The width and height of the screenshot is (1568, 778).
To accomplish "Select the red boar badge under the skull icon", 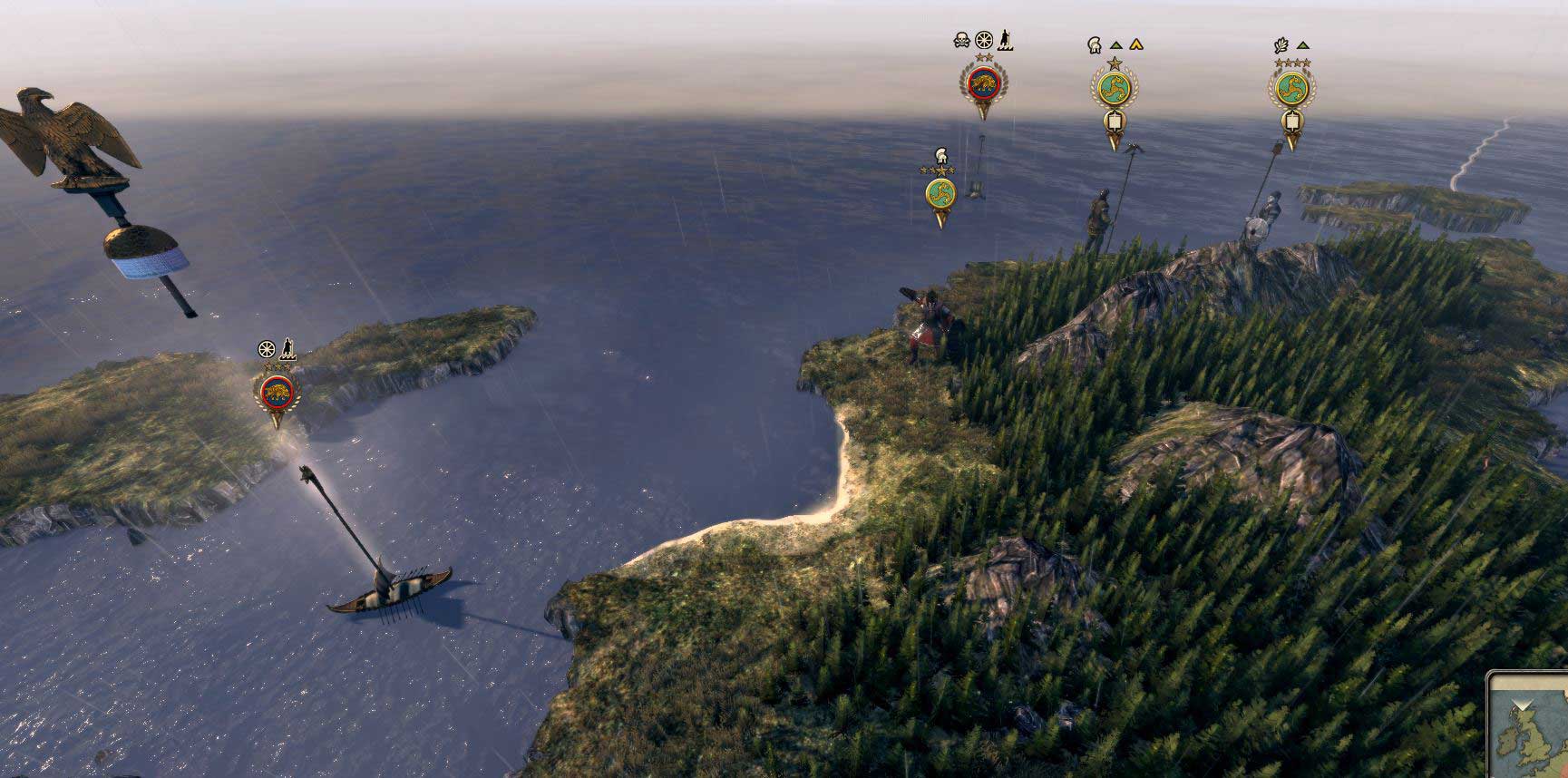I will pos(981,85).
